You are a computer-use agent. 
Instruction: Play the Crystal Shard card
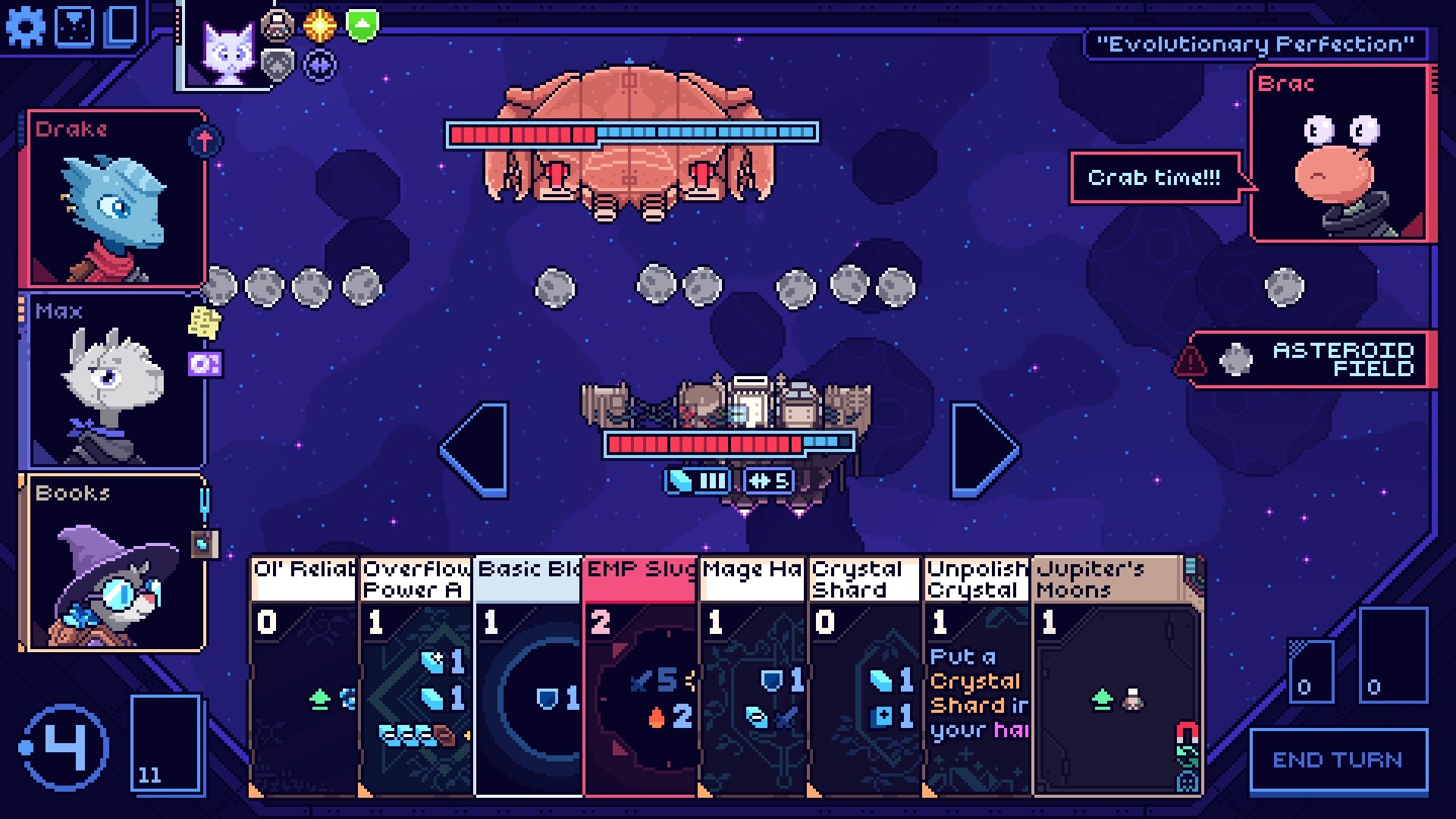864,675
